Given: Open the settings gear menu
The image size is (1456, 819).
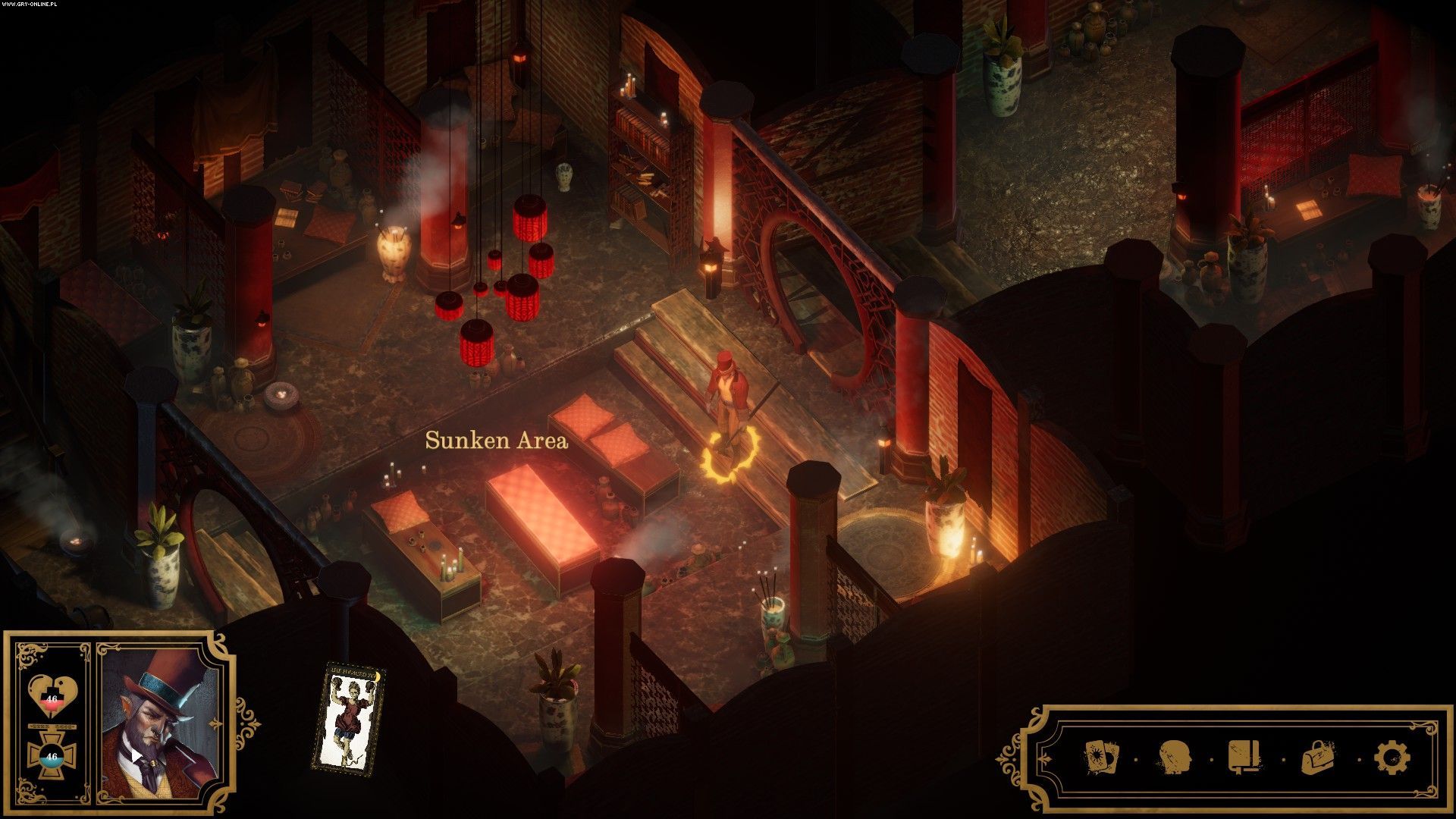Looking at the screenshot, I should pos(1392,757).
